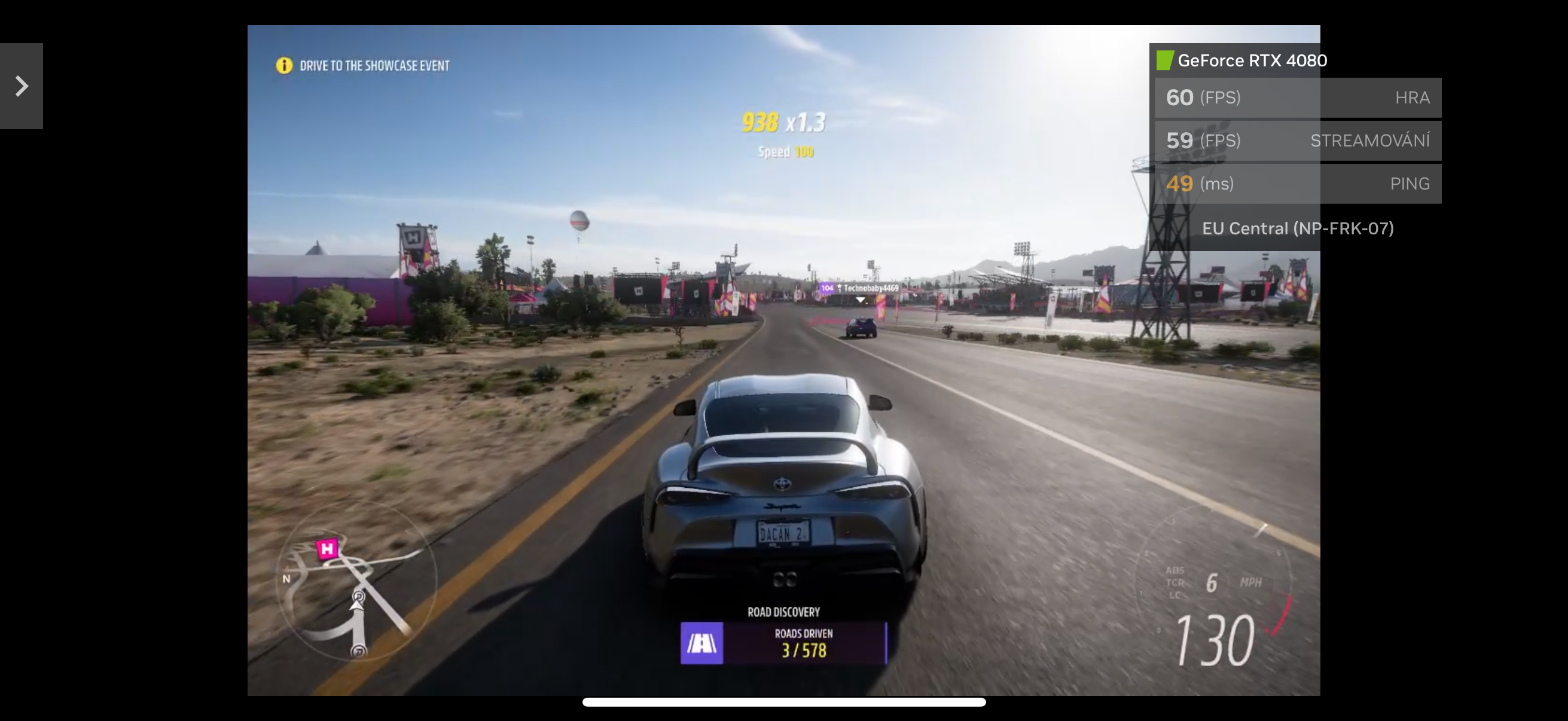
Task: Toggle the HRA FPS counter row
Action: click(x=1298, y=97)
